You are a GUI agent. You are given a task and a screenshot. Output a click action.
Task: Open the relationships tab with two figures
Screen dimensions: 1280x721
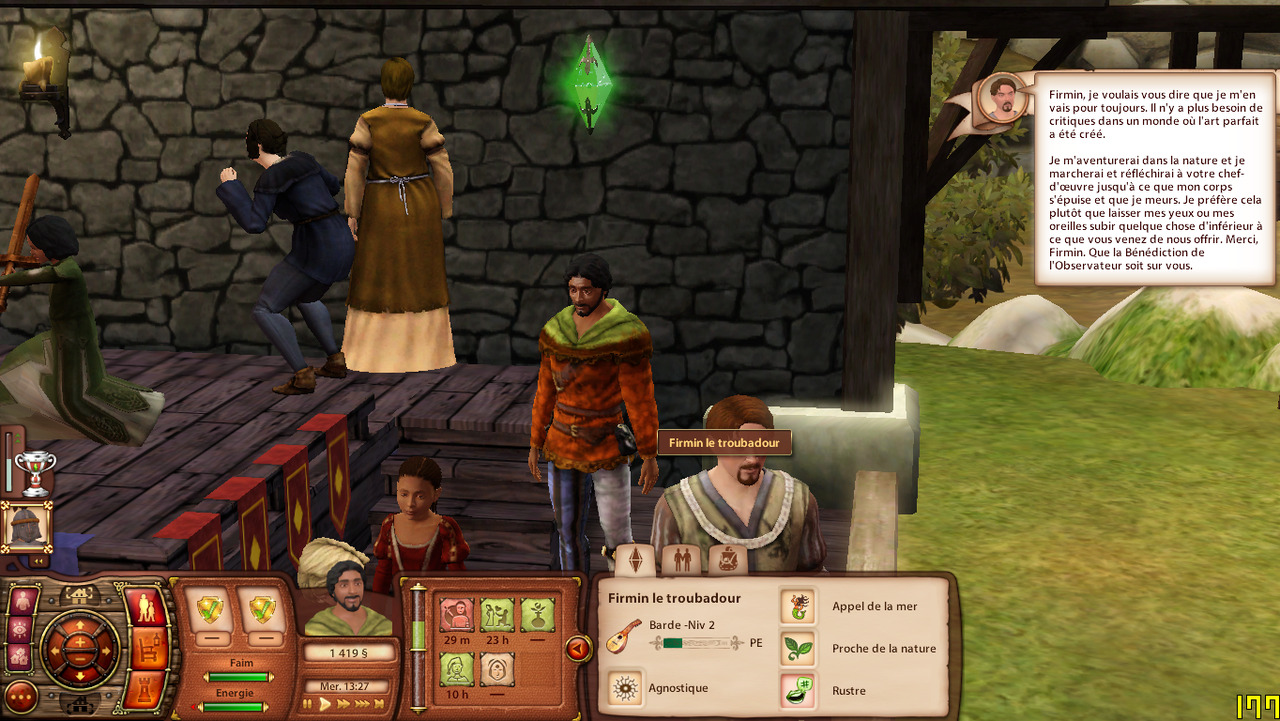click(x=682, y=558)
